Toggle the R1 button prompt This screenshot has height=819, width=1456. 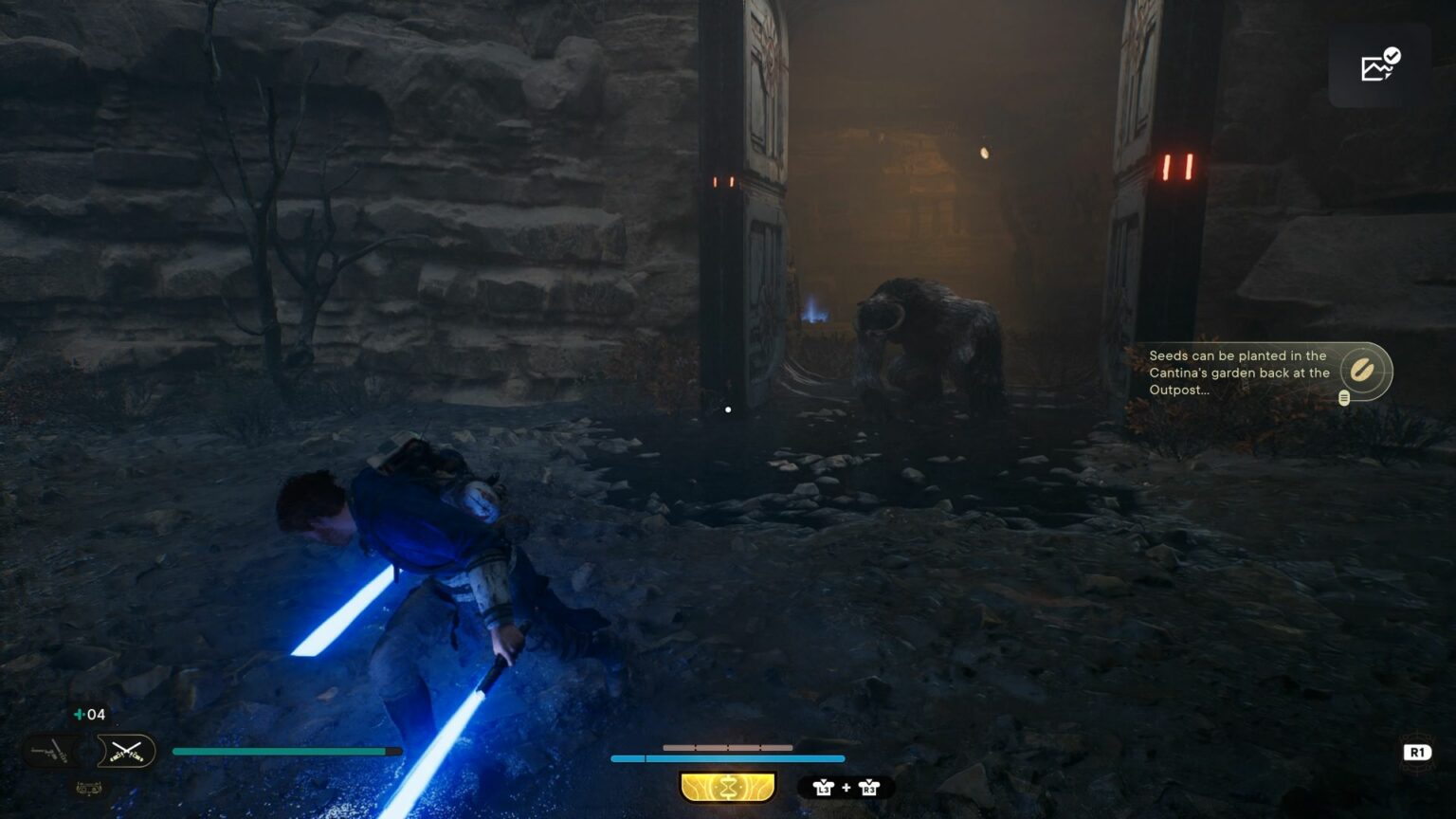1416,751
